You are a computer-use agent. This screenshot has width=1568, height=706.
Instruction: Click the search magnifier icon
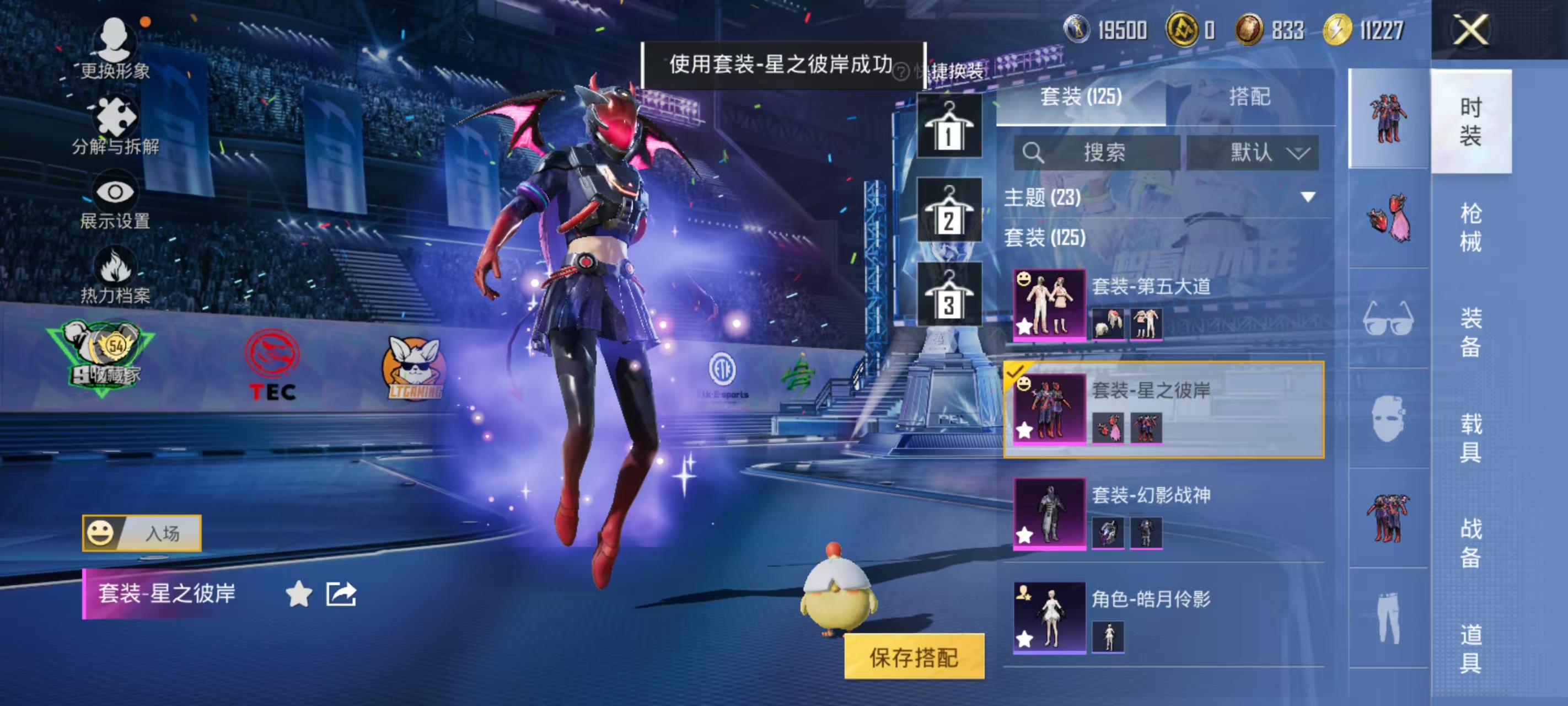[x=1035, y=153]
